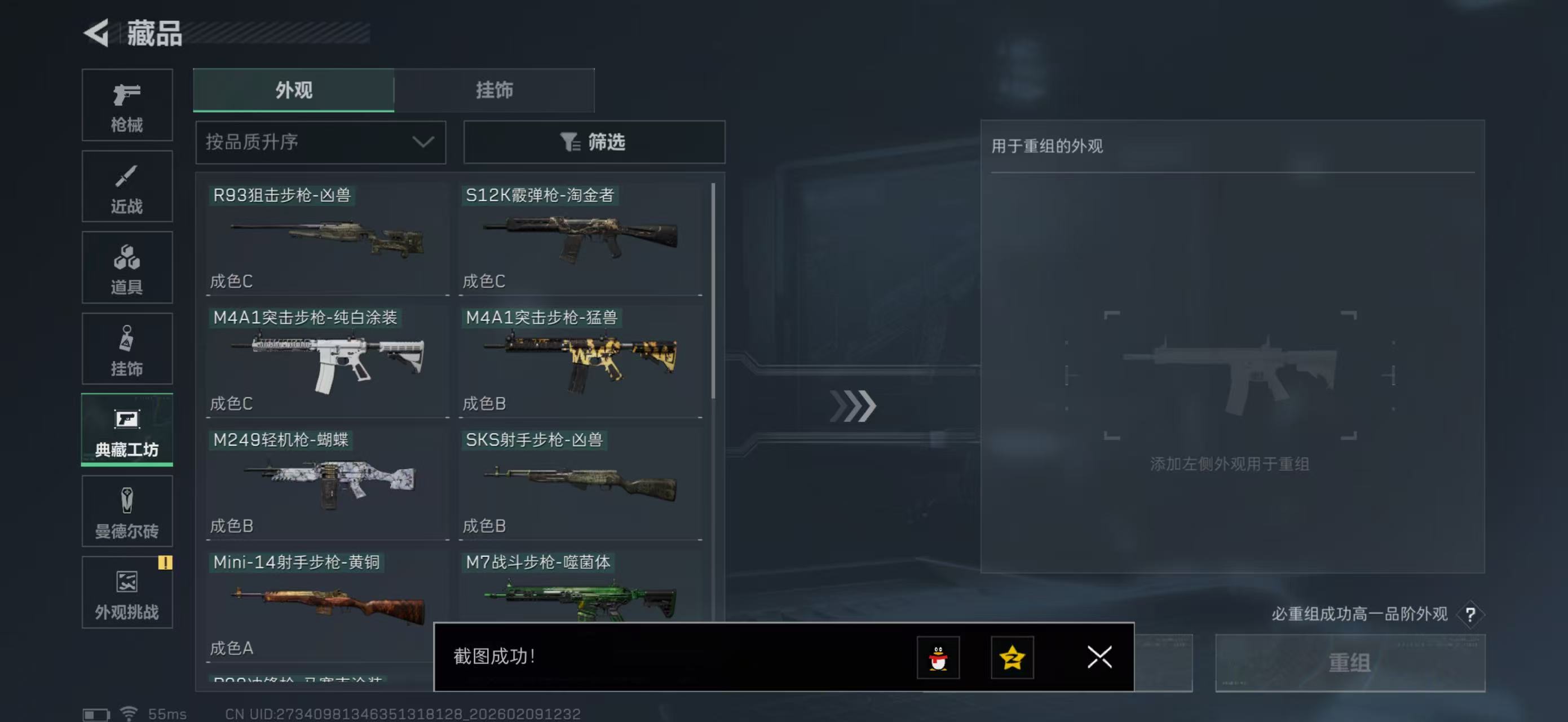Open the 道具 items category

click(127, 268)
